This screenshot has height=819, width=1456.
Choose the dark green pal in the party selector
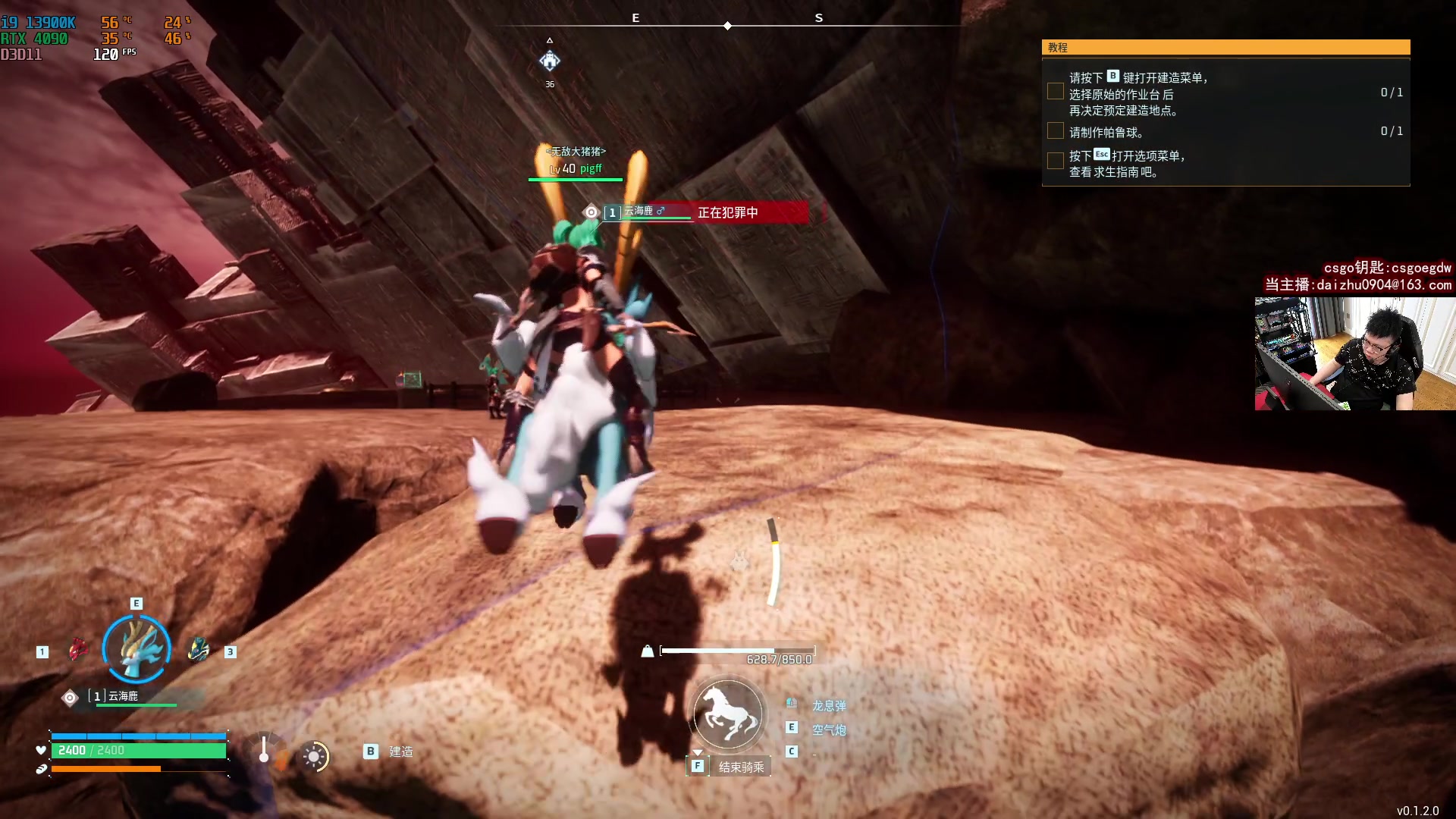click(x=199, y=650)
